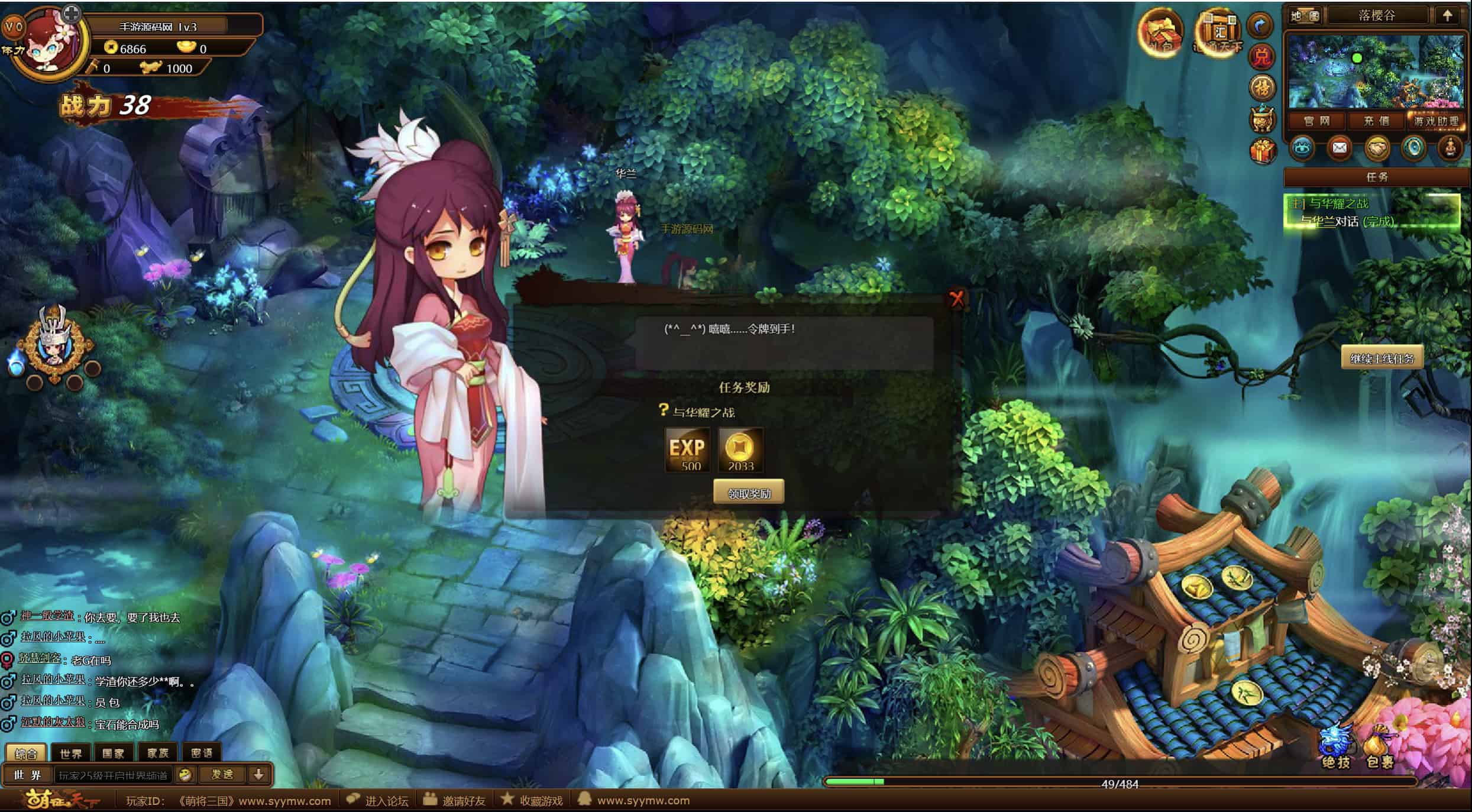
Task: Claim the quest reward (领取奖励)
Action: point(749,493)
